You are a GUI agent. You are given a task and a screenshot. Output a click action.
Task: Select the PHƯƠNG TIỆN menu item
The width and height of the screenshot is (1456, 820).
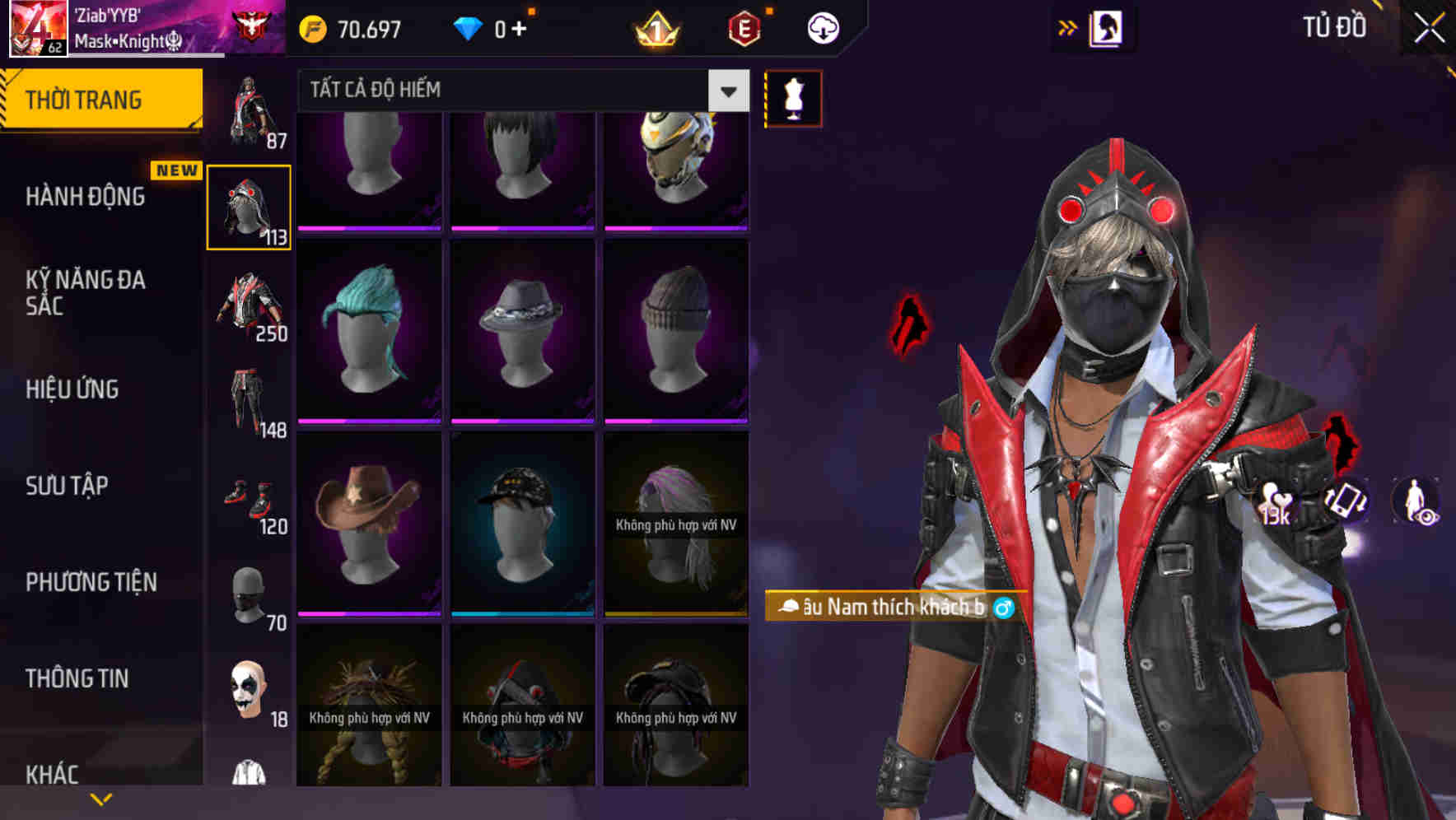click(91, 581)
